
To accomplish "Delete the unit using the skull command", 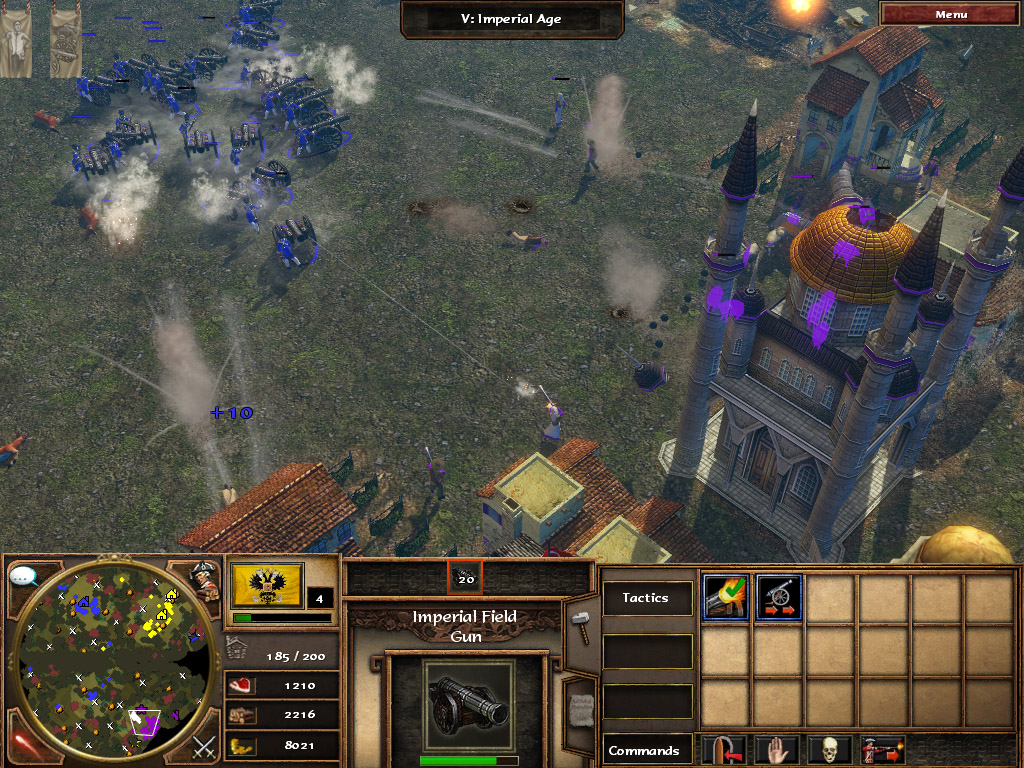I will [831, 749].
